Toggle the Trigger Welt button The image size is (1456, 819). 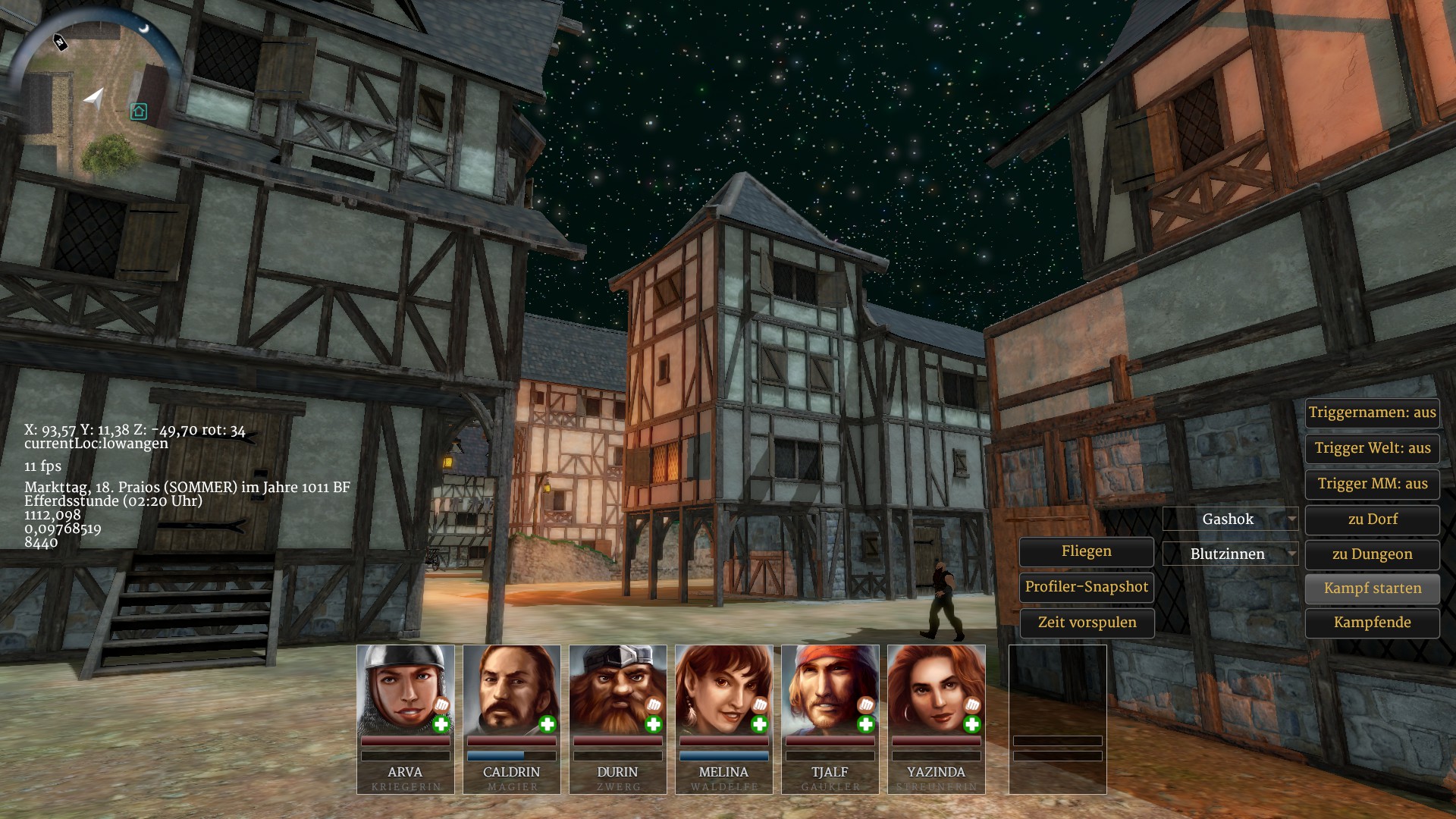1372,448
